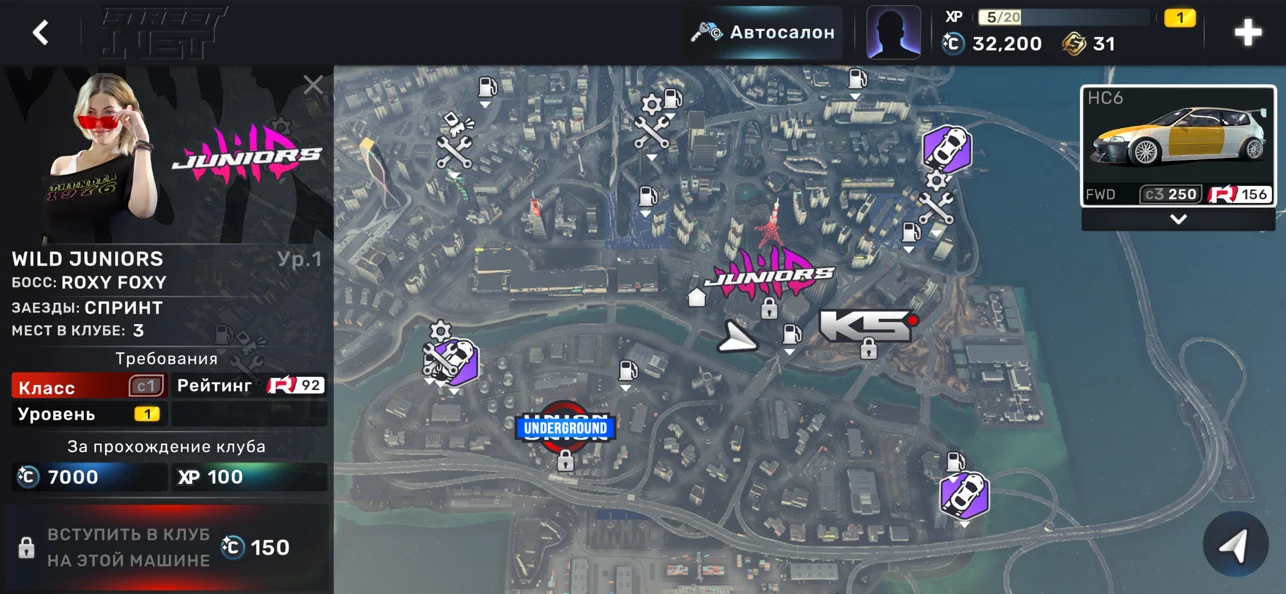Join the club for 150 credits
The image size is (1286, 594).
coord(166,547)
